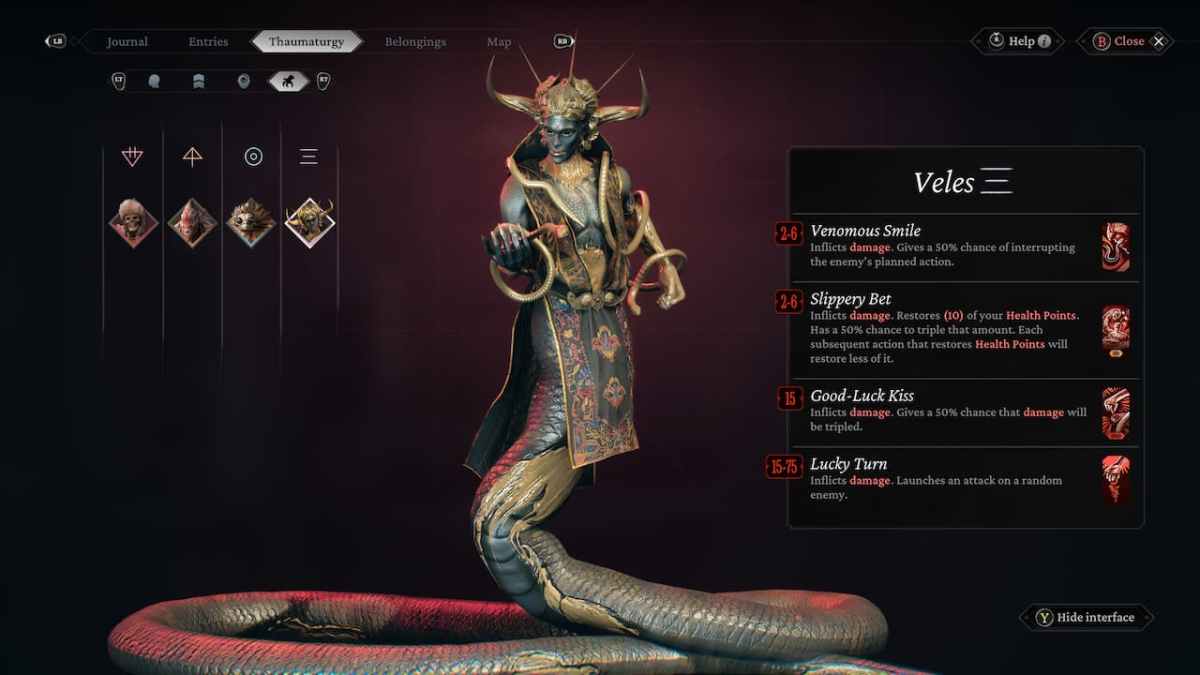Screen dimensions: 1200x675
Task: Select the horned Veles portrait
Action: pyautogui.click(x=309, y=221)
